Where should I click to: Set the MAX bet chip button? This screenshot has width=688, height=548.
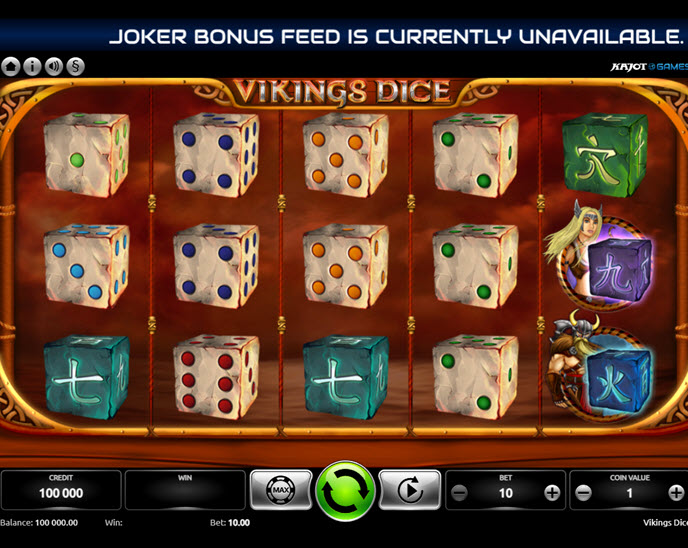279,491
